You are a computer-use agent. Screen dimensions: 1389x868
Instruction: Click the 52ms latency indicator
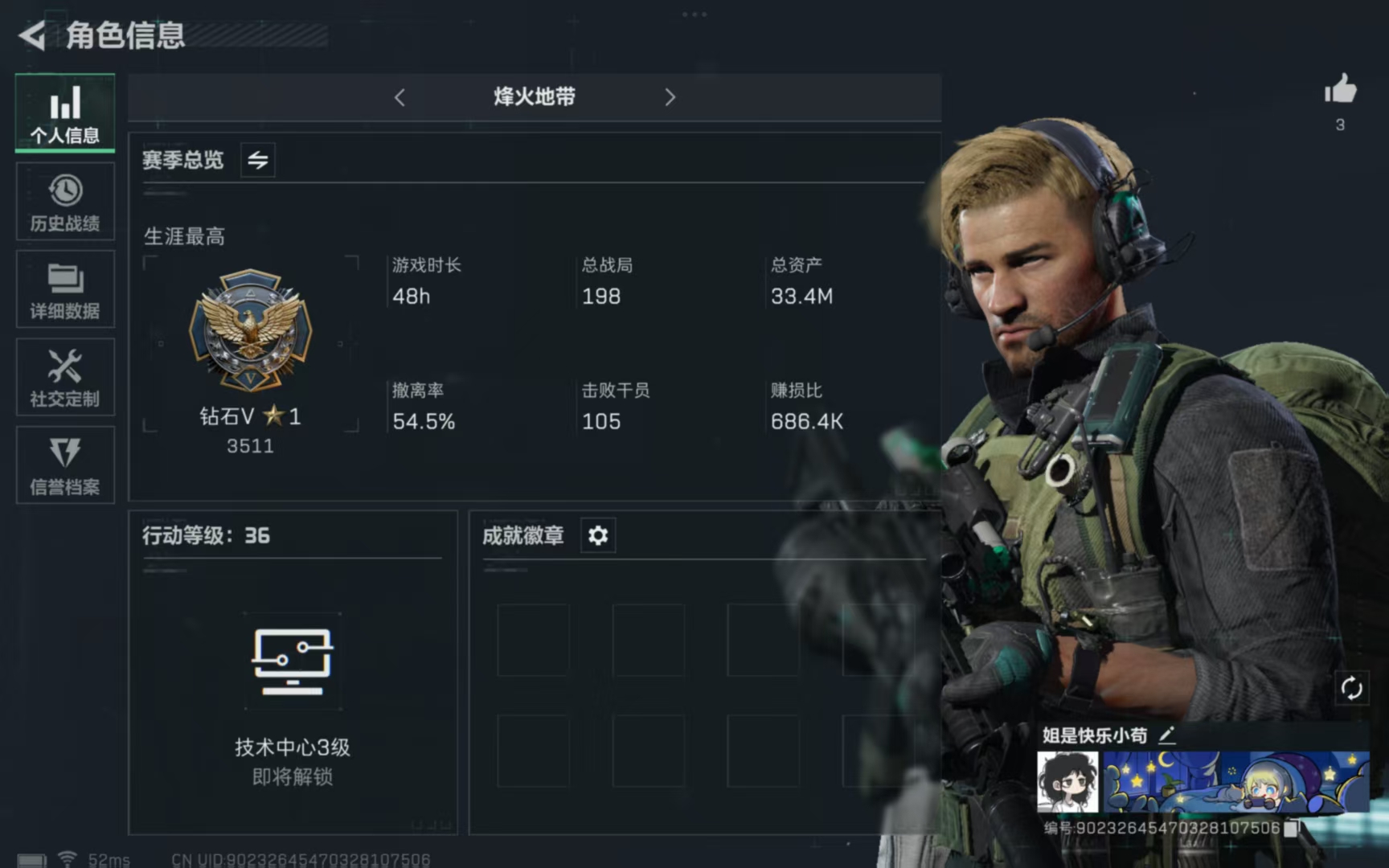tap(109, 858)
